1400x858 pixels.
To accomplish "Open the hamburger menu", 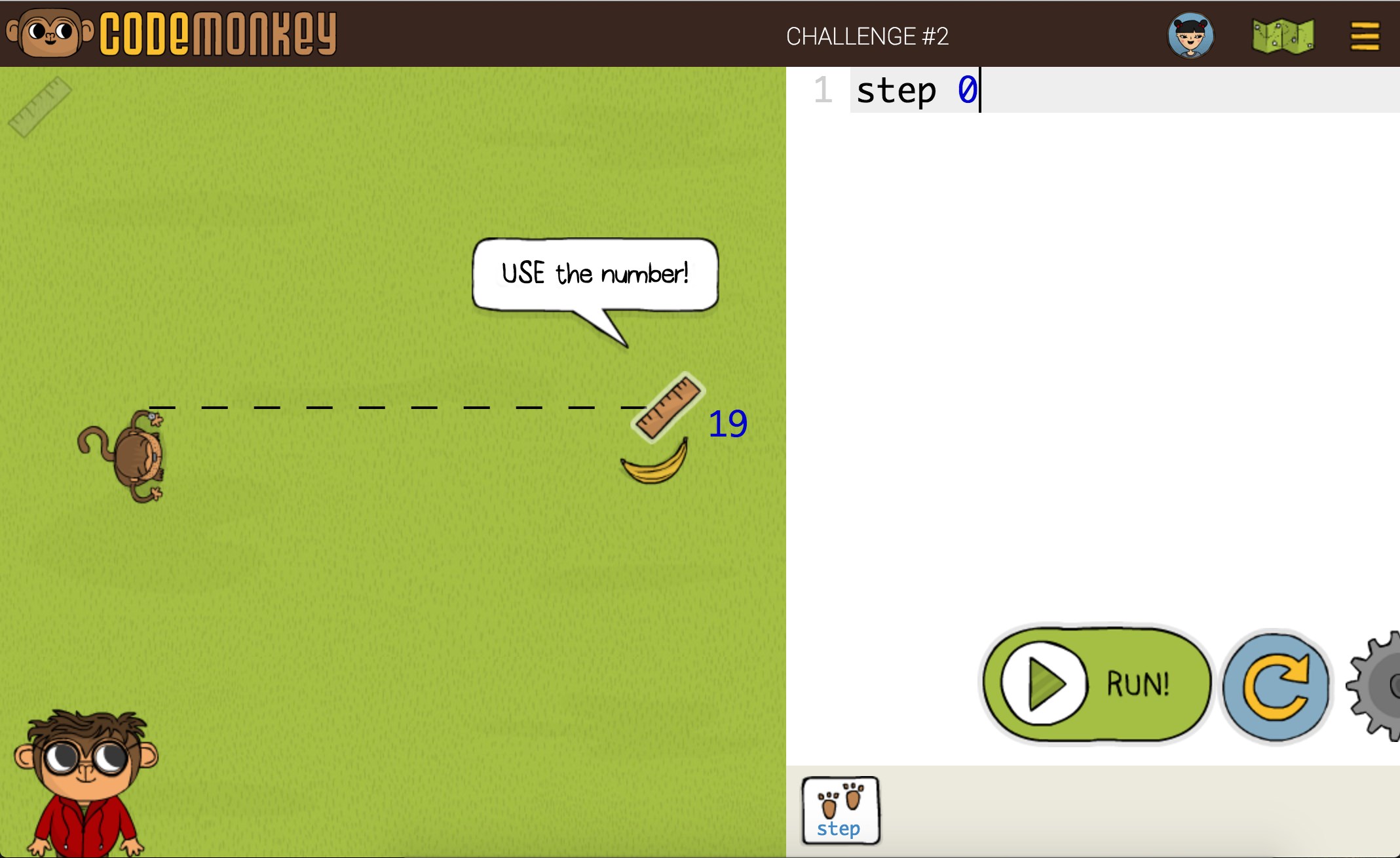I will 1365,36.
